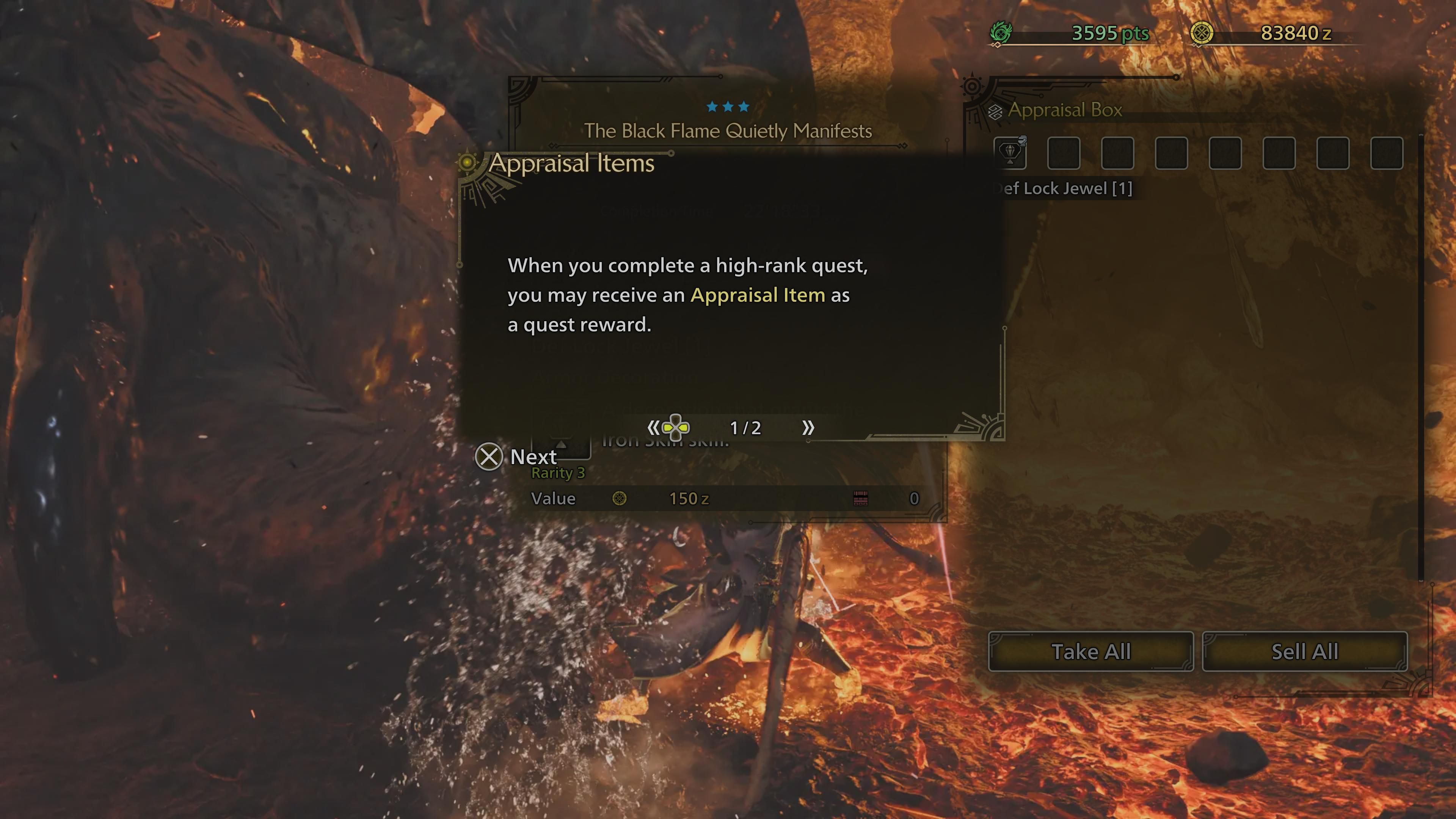
Task: Select the quest banner The Black Flame Quietly Manifests
Action: [728, 130]
